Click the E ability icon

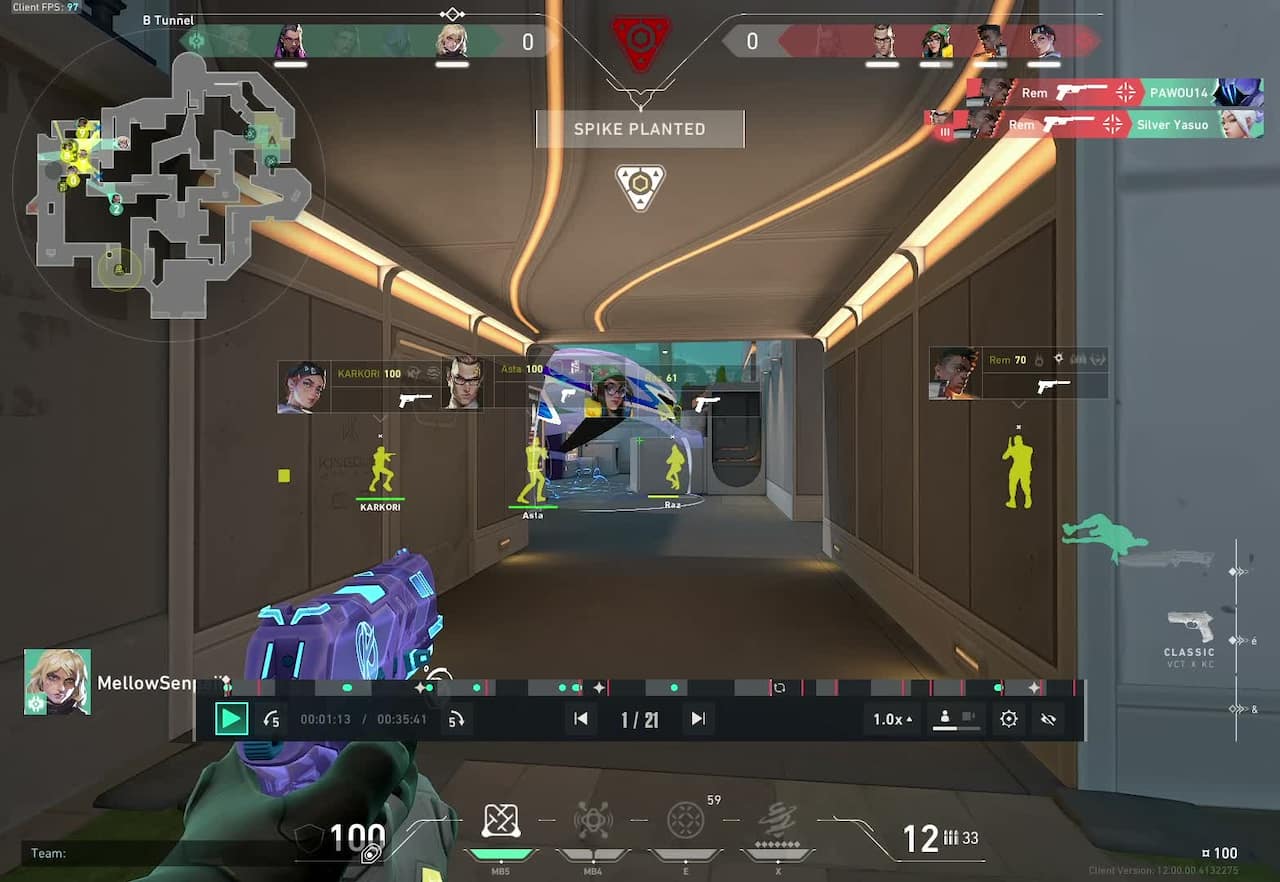[x=686, y=820]
